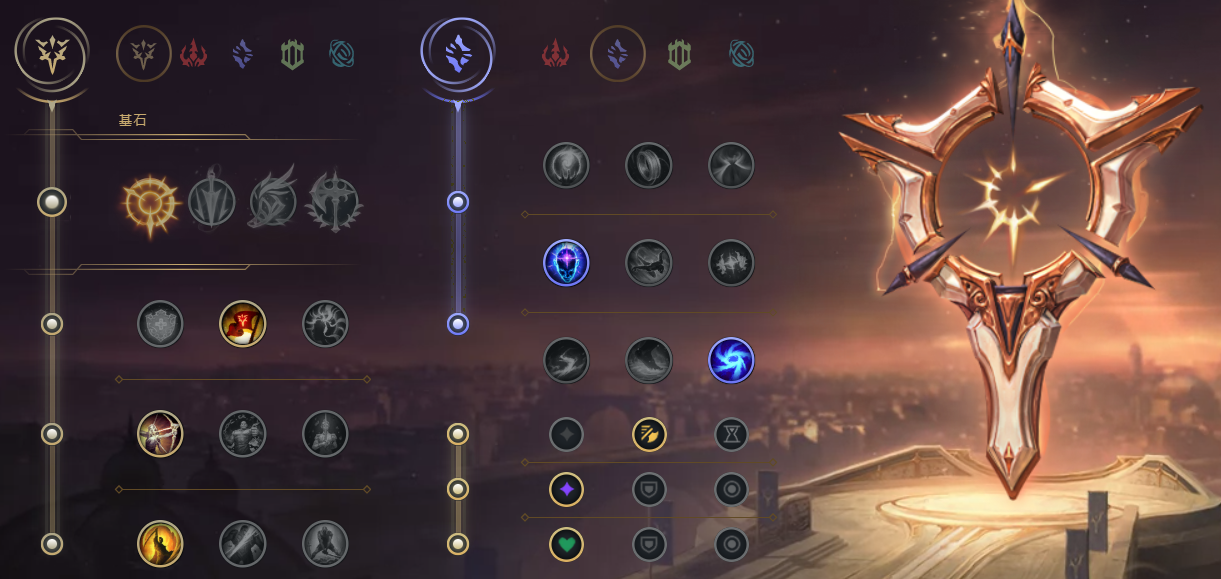1221x579 pixels.
Task: Choose the Scorch rune
Action: point(566,361)
